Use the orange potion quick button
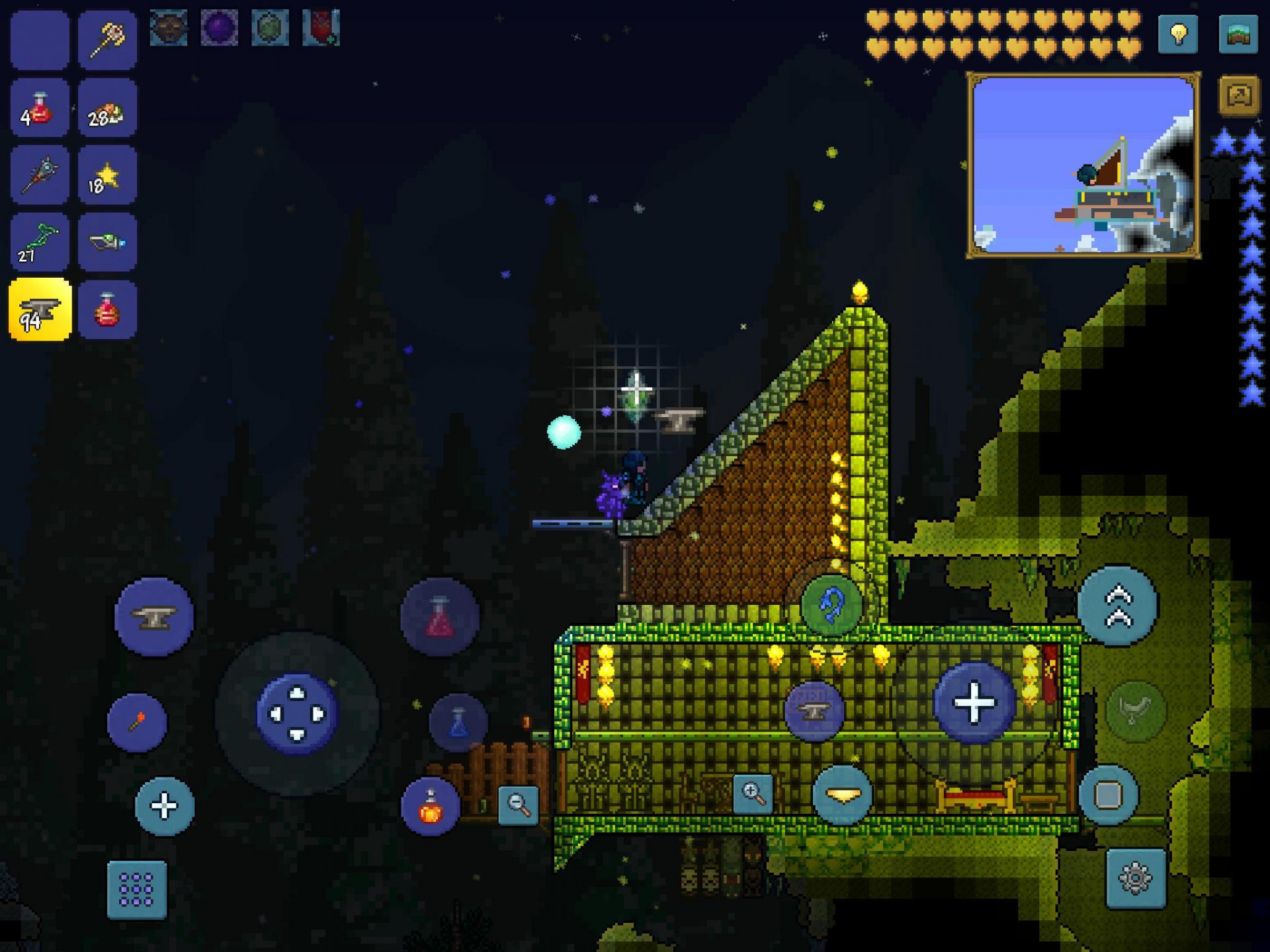This screenshot has height=952, width=1270. click(431, 807)
